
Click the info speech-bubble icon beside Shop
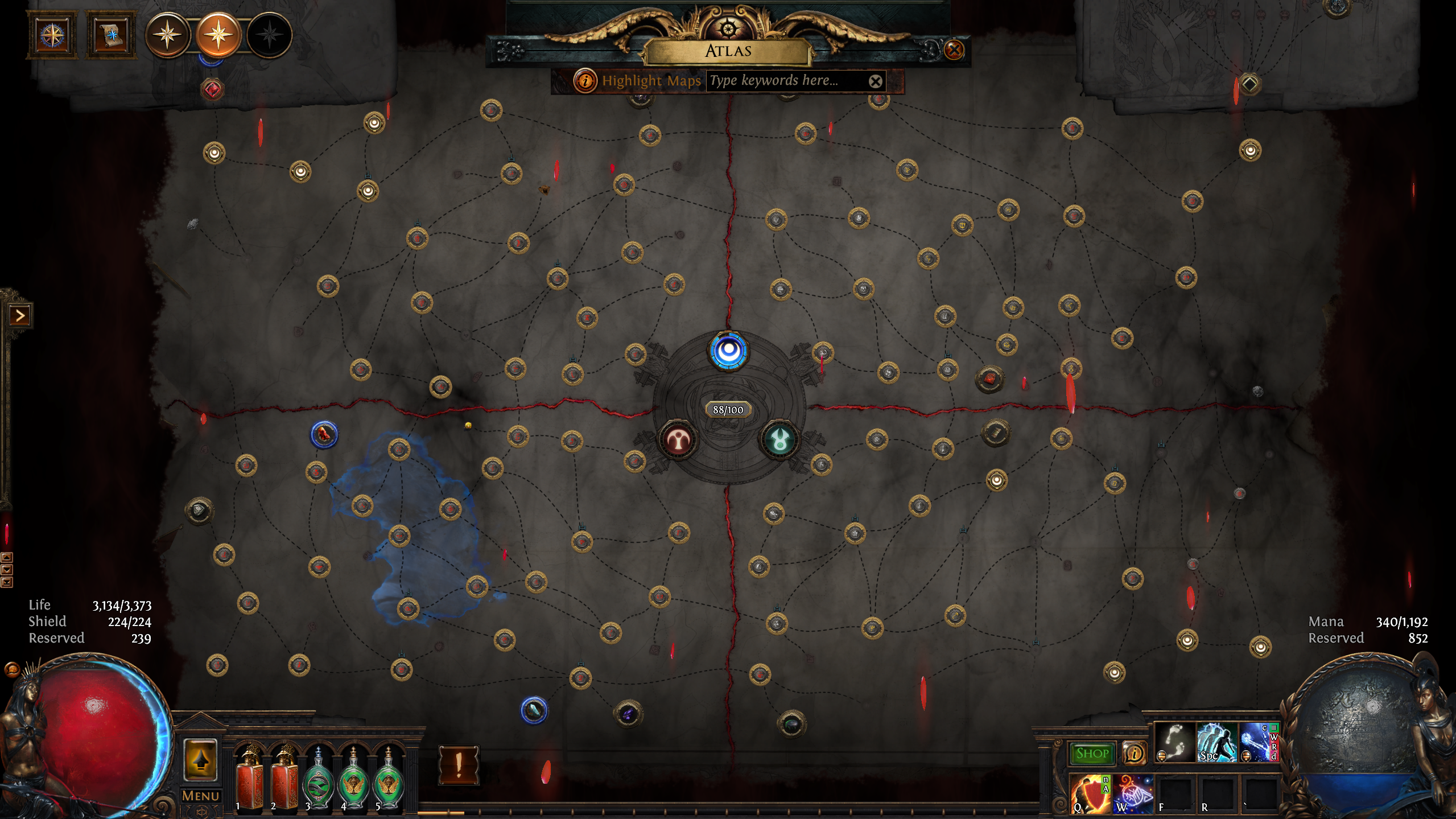tap(1135, 752)
